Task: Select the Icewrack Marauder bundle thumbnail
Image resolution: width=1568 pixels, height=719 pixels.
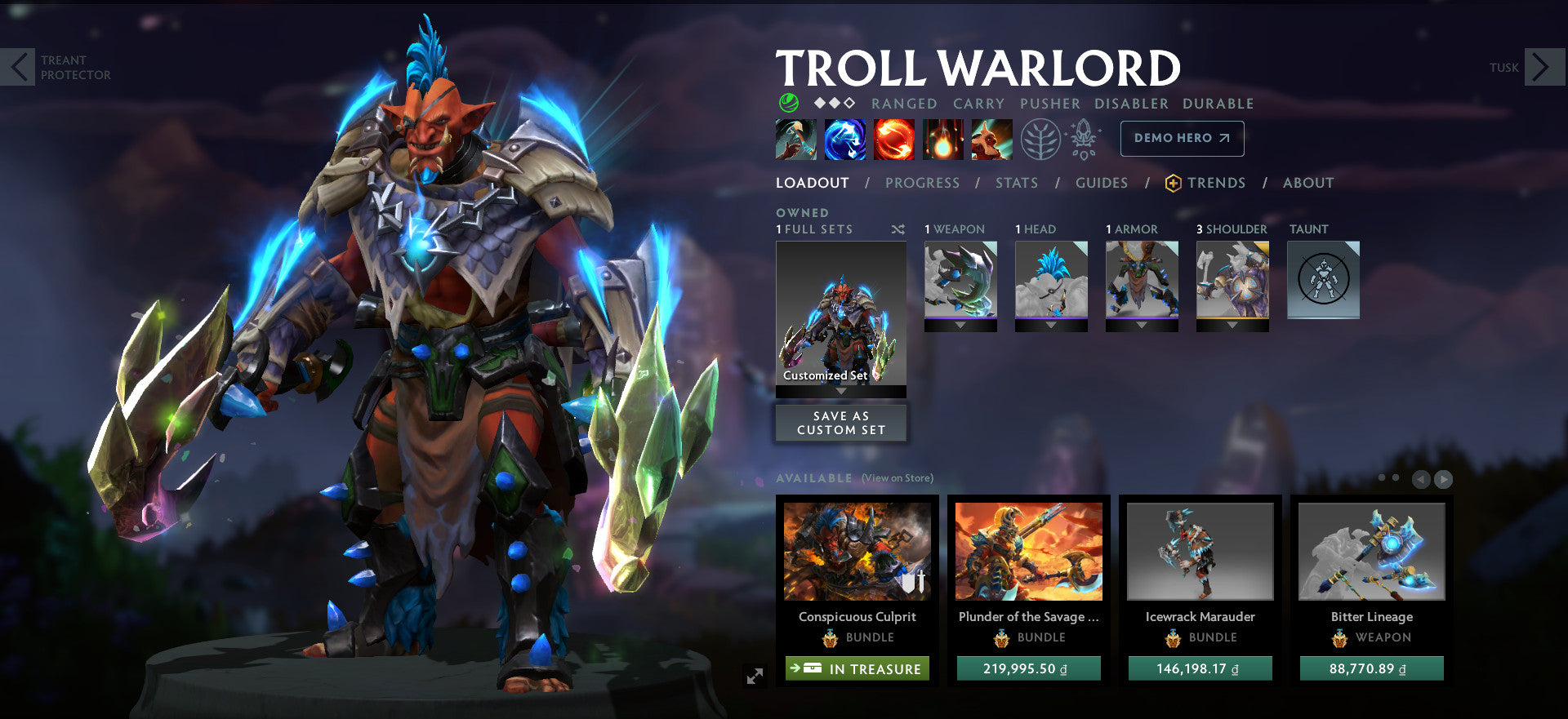Action: click(x=1200, y=552)
